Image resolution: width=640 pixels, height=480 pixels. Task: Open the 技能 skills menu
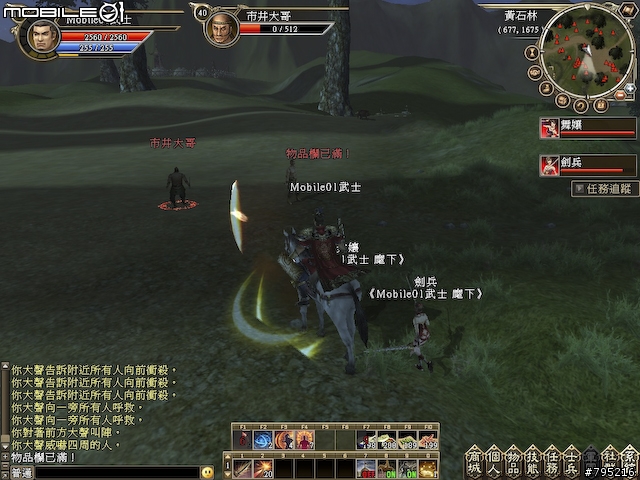[531, 461]
